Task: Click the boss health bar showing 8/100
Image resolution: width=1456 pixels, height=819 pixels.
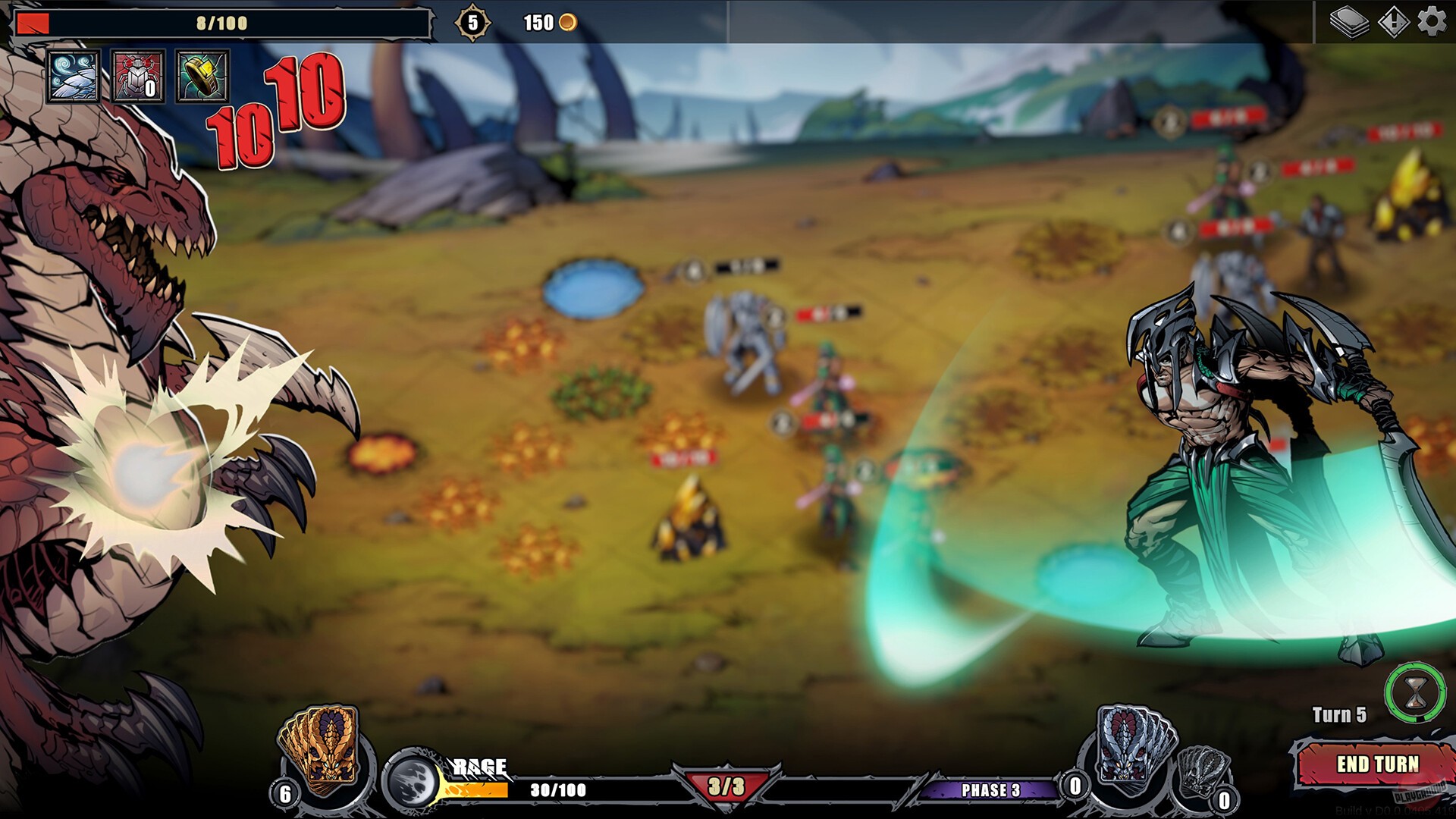Action: pyautogui.click(x=220, y=22)
